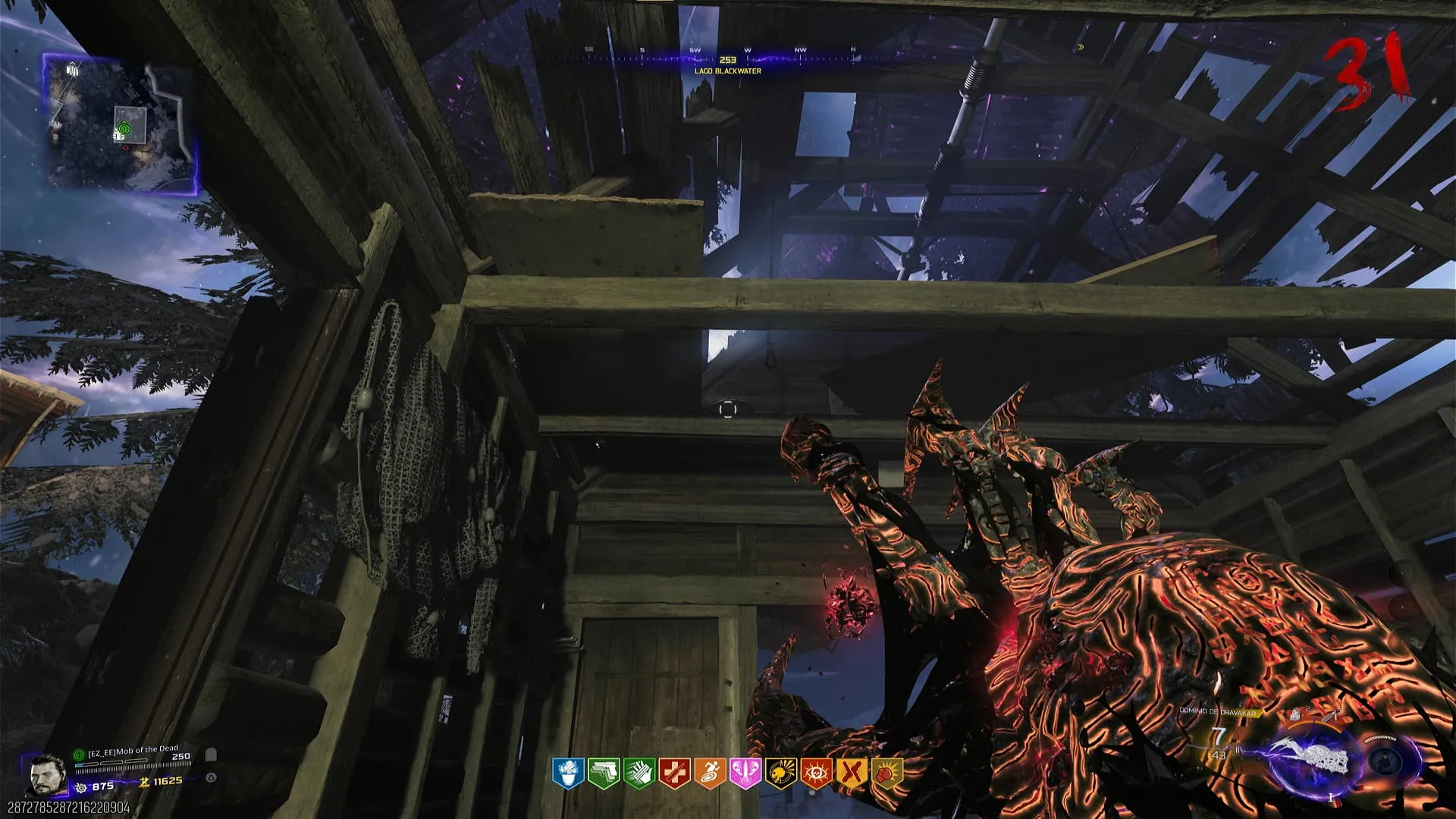Click the round tactical equipment slot
This screenshot has height=819, width=1456.
(1386, 761)
